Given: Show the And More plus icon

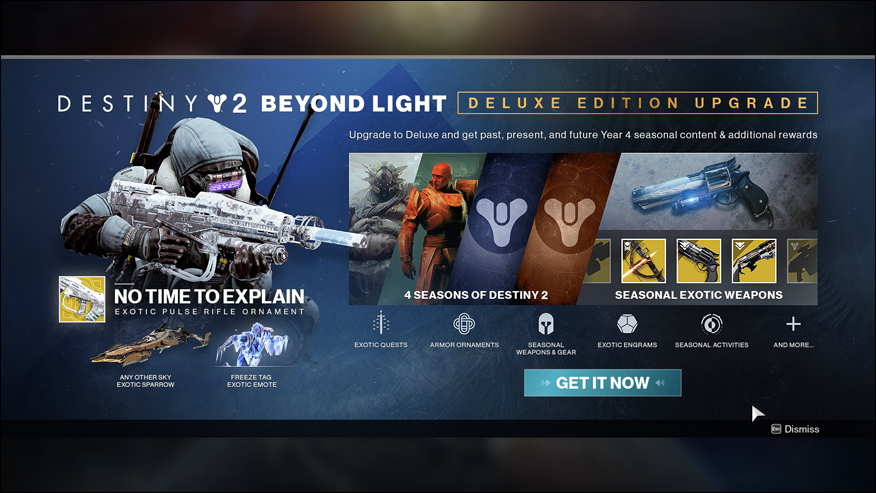Looking at the screenshot, I should [x=793, y=324].
